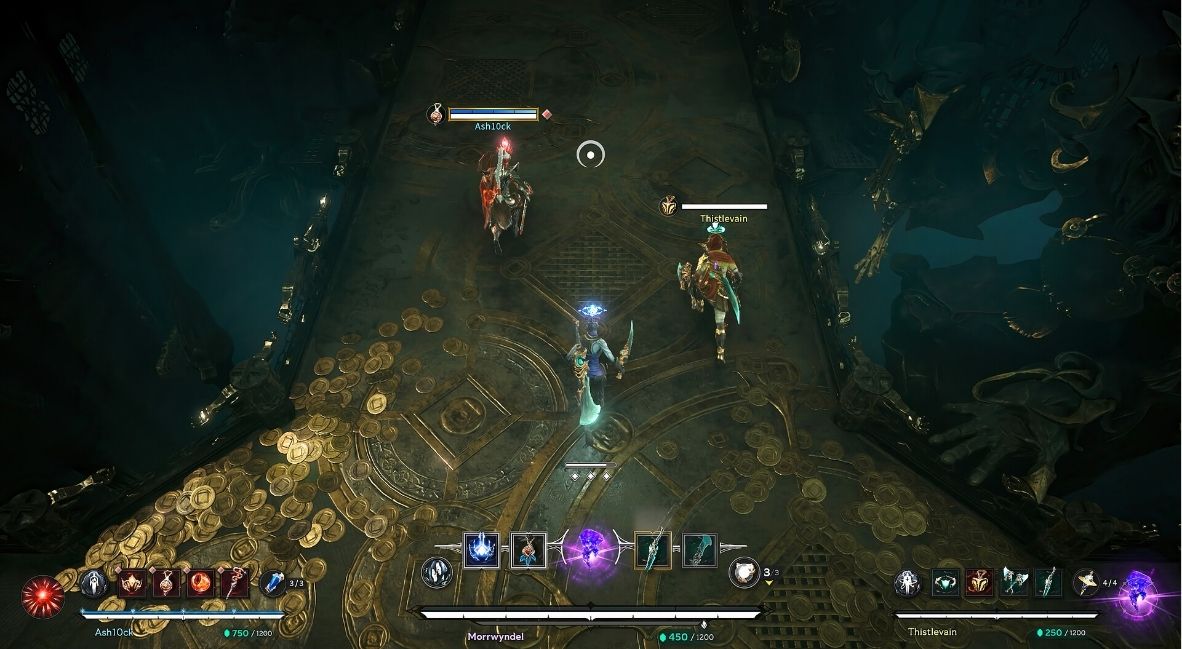Activate Ash10ck's red burst ultimate orb
1182x649 pixels.
point(40,594)
